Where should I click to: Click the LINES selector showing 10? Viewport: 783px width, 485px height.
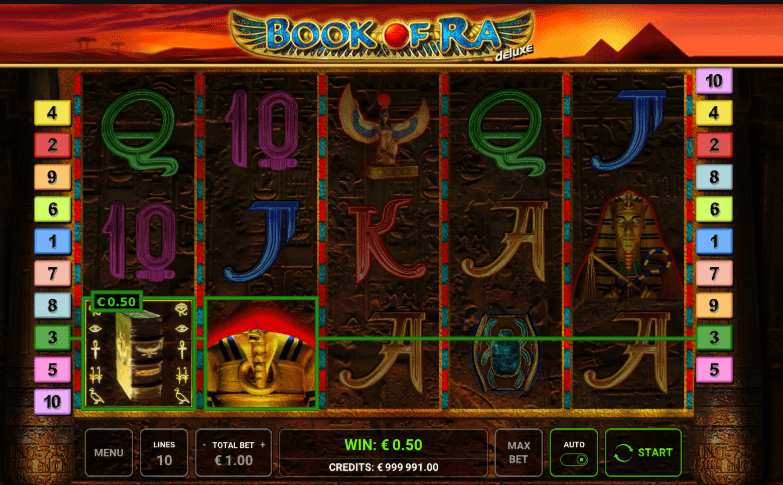point(163,452)
